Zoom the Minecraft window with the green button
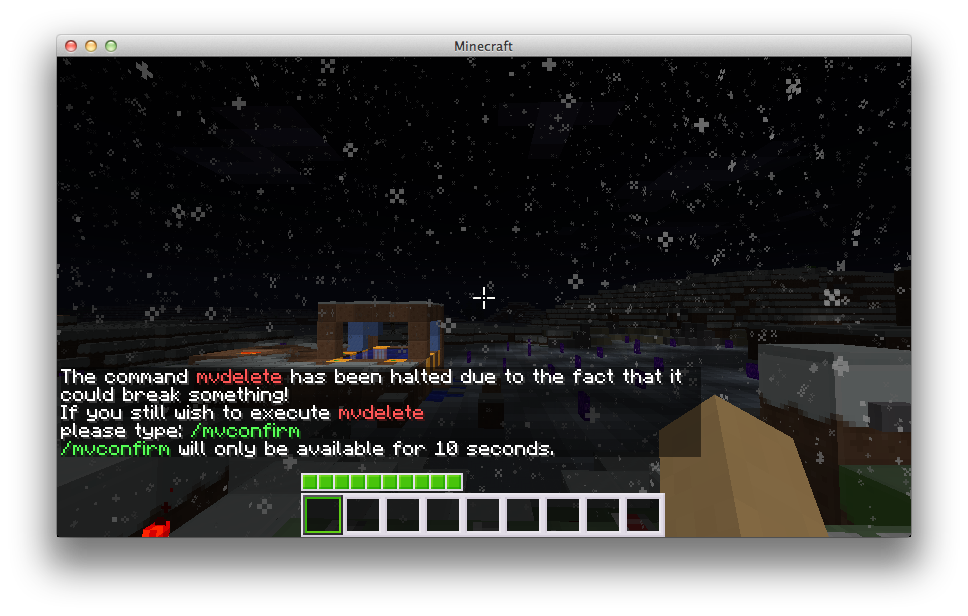Screen dimensions: 968x616 111,46
